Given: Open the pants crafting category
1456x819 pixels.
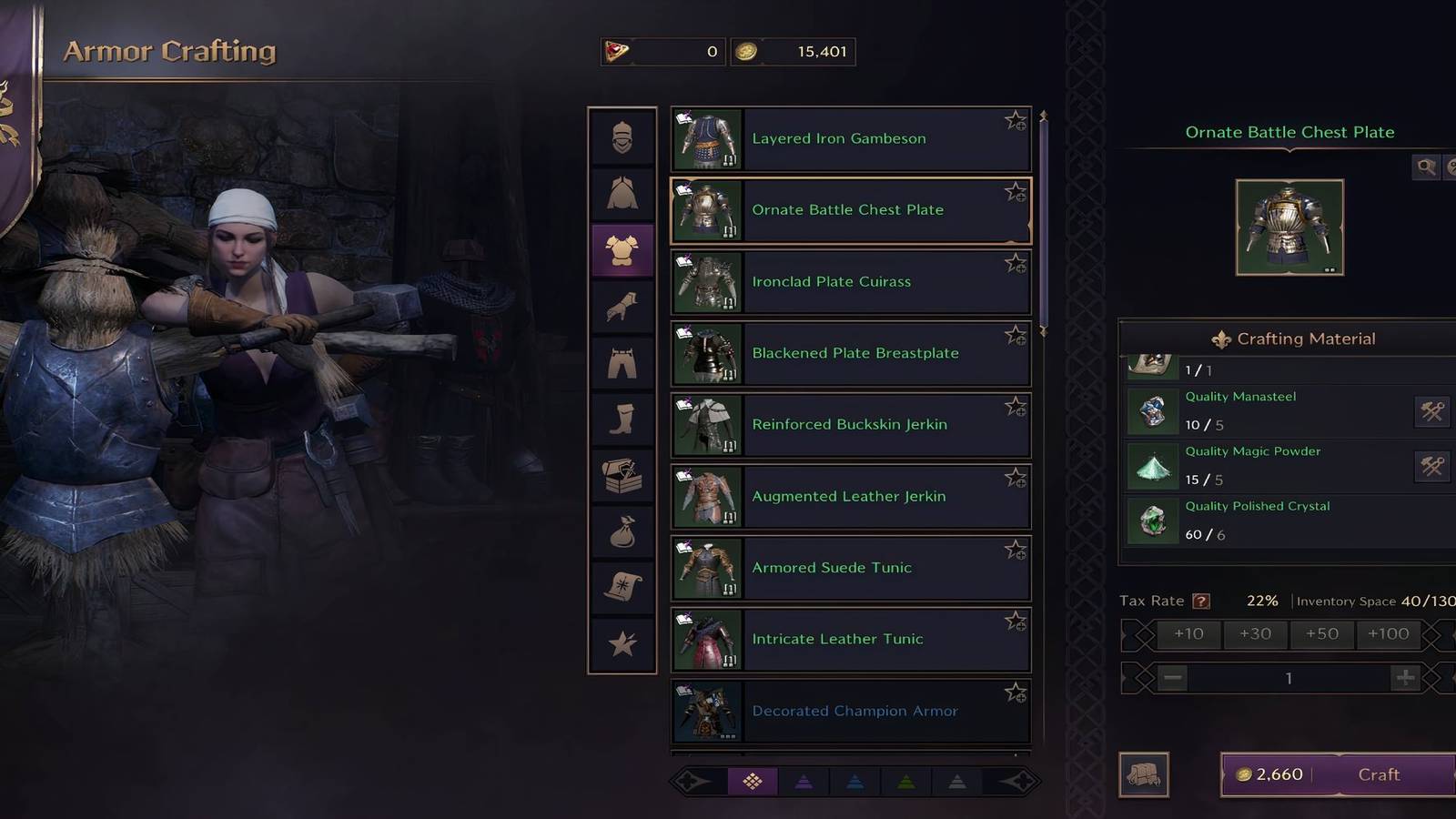Looking at the screenshot, I should pos(622,362).
